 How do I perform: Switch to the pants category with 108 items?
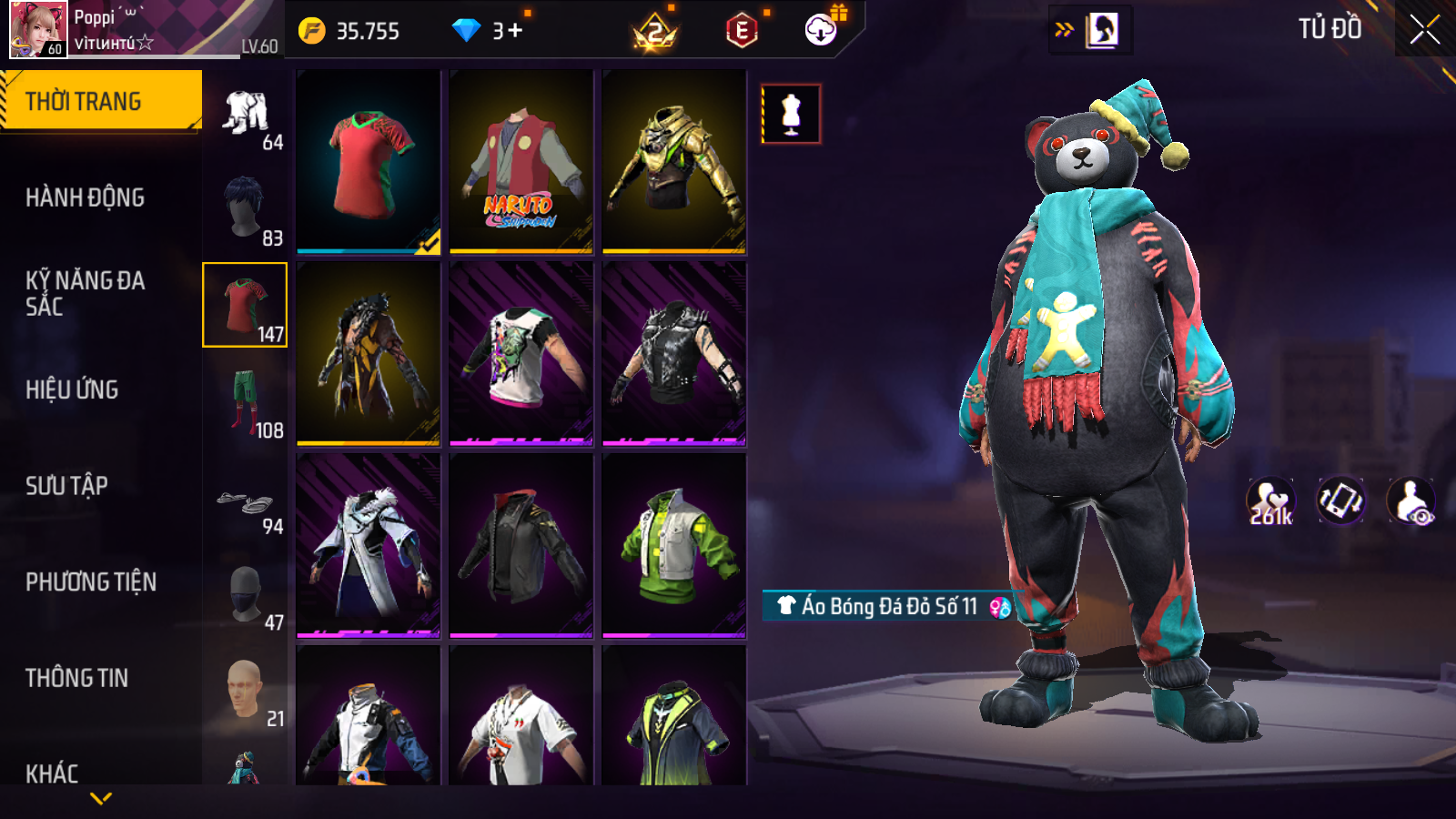[x=246, y=402]
